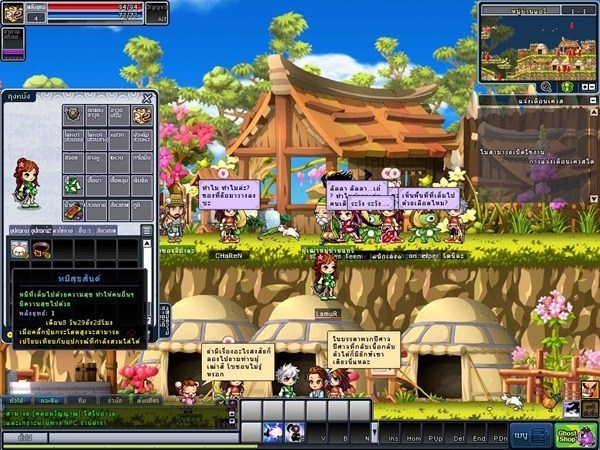Select the white bunny item slot

19,250
